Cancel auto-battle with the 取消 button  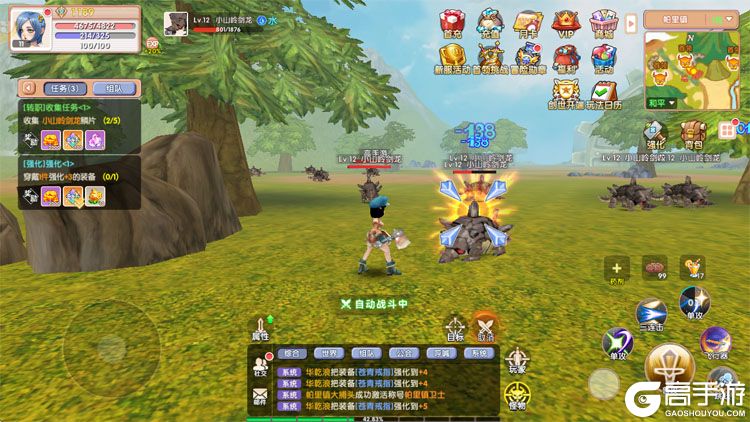click(486, 330)
